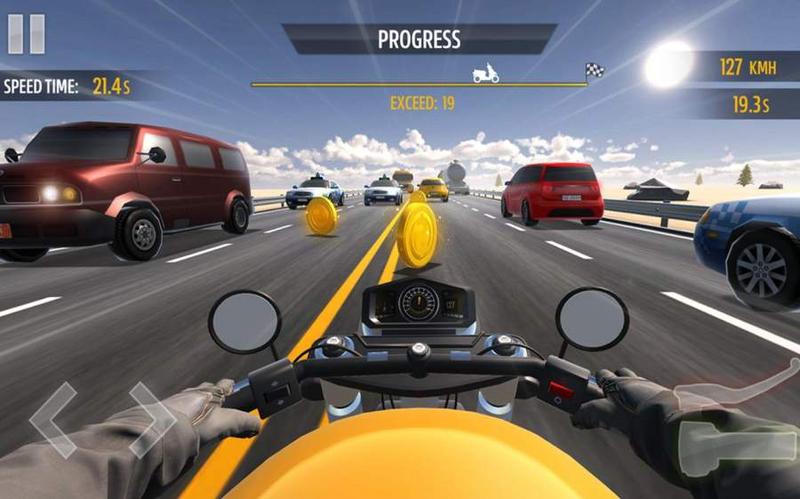Steer right with the right arrow

tap(150, 418)
